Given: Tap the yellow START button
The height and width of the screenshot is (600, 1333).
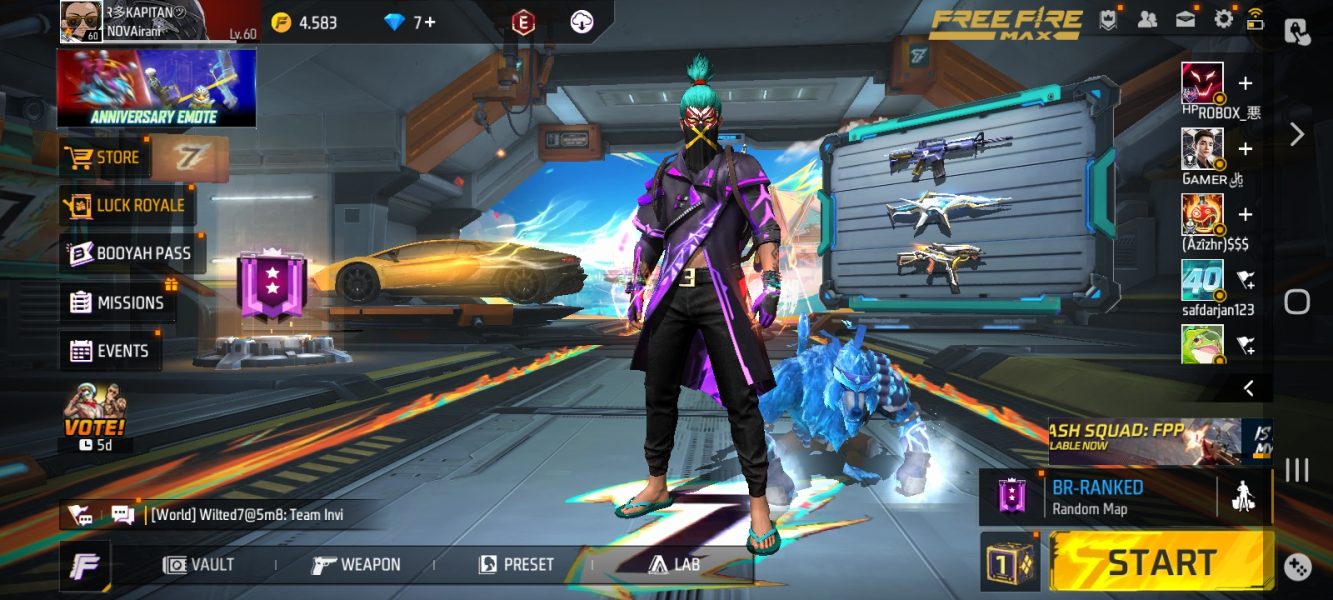Looking at the screenshot, I should pos(1162,562).
